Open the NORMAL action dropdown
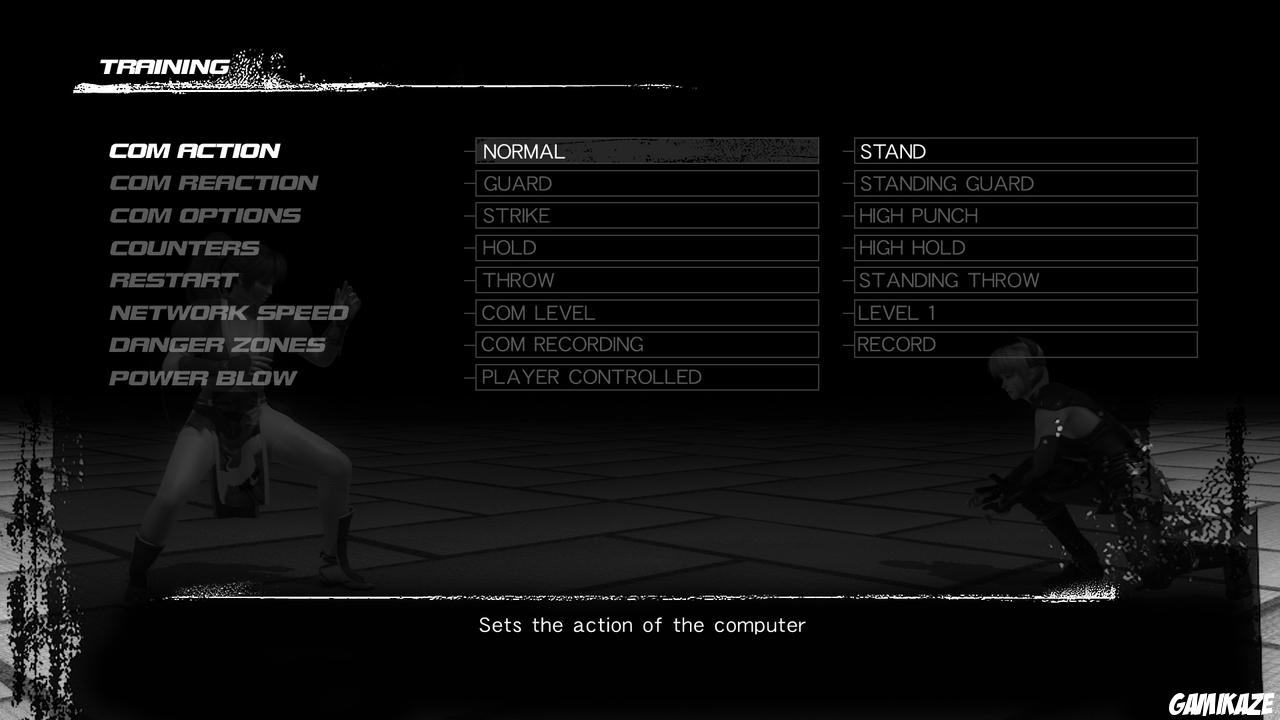Screen dimensions: 1280x720 click(x=646, y=151)
